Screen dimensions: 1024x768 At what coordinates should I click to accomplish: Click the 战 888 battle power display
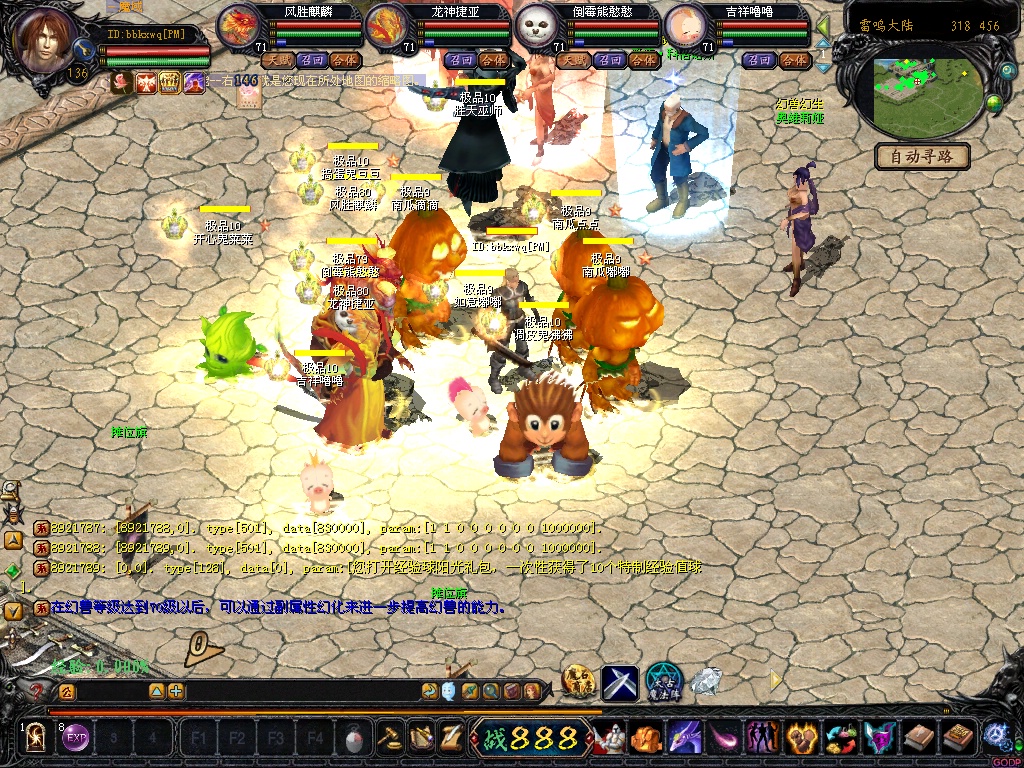[532, 739]
